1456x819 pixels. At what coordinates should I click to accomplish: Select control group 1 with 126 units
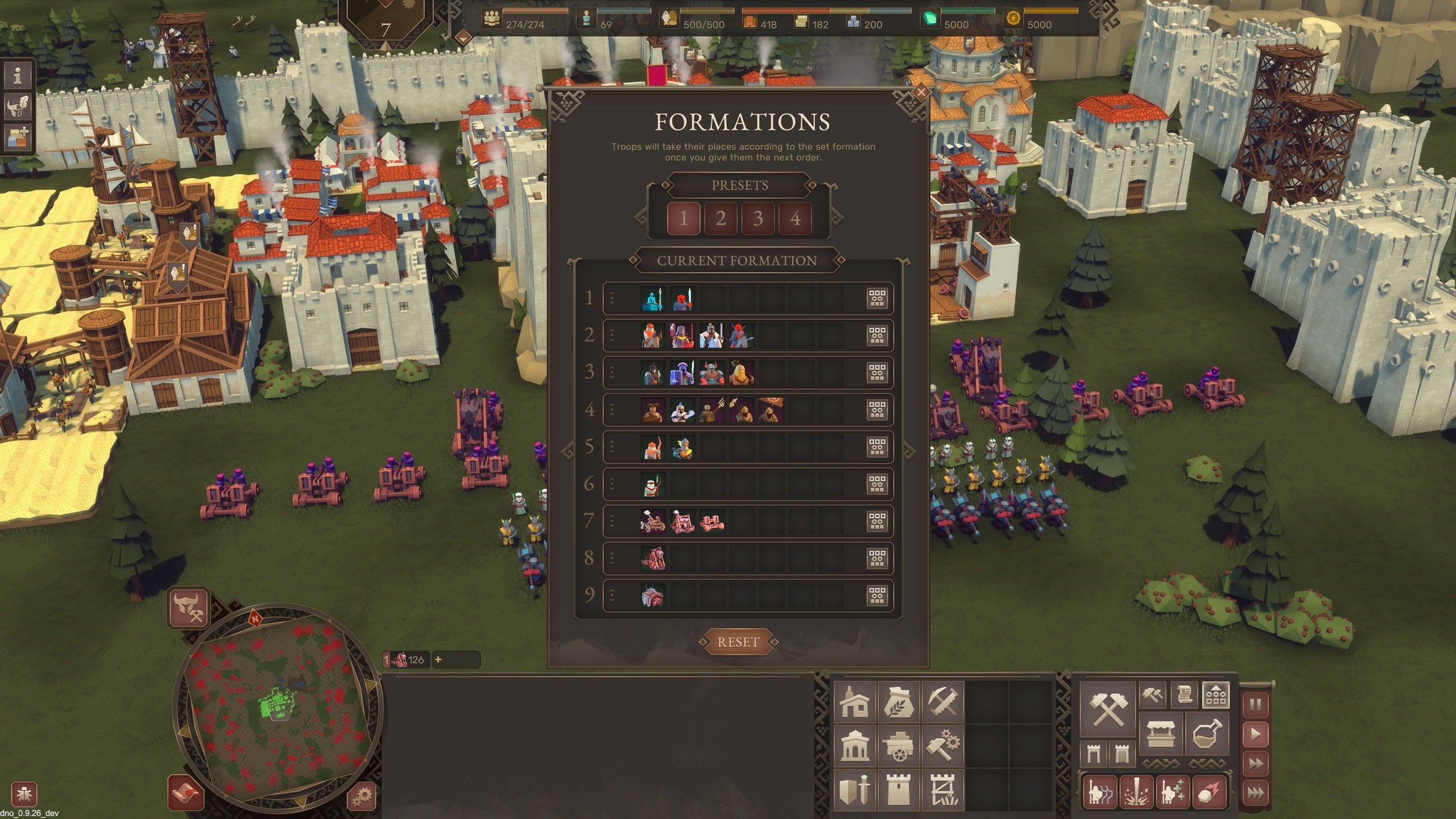click(x=406, y=660)
